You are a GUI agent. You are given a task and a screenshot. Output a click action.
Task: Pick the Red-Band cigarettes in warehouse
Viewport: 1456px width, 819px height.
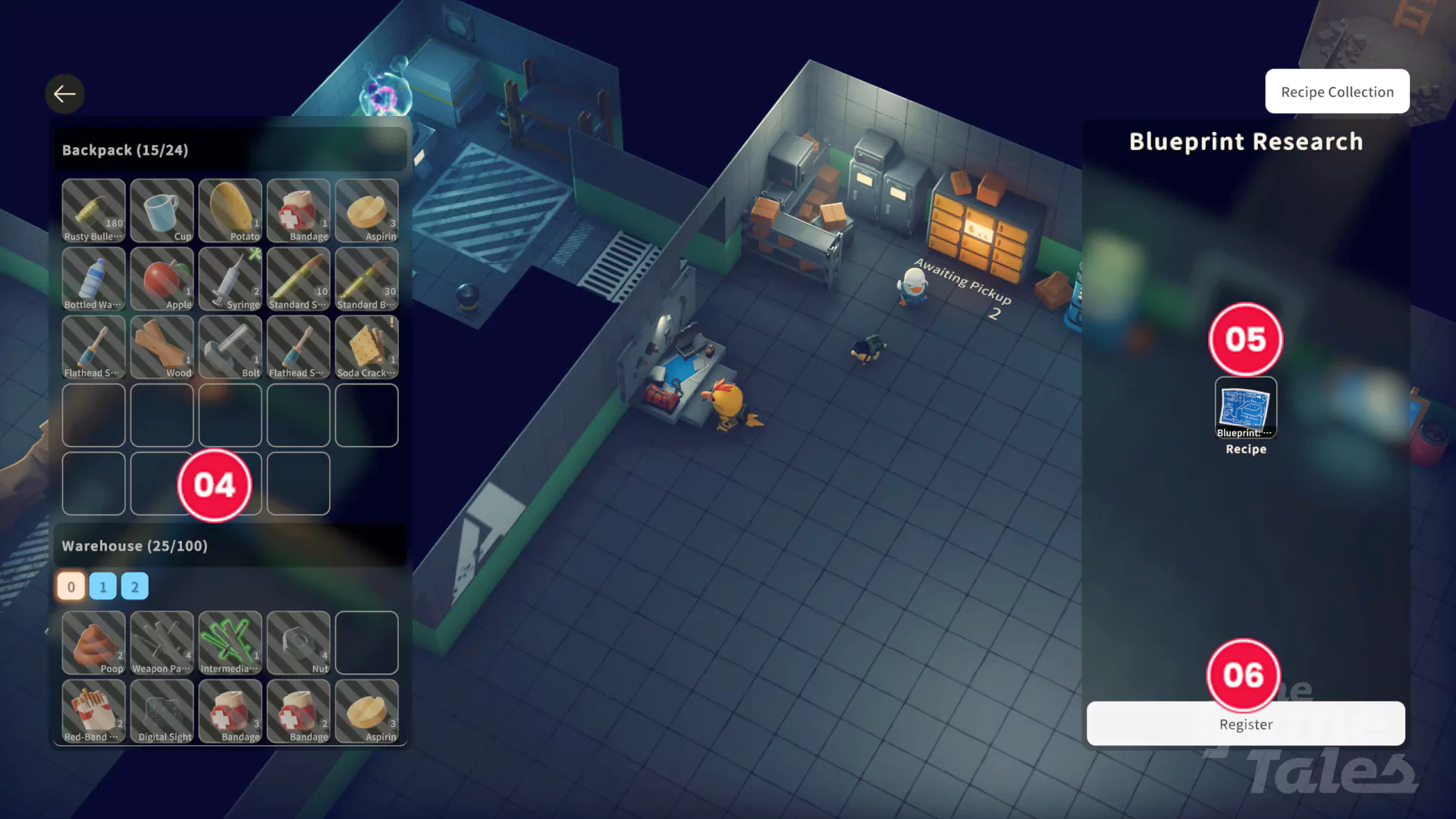93,711
